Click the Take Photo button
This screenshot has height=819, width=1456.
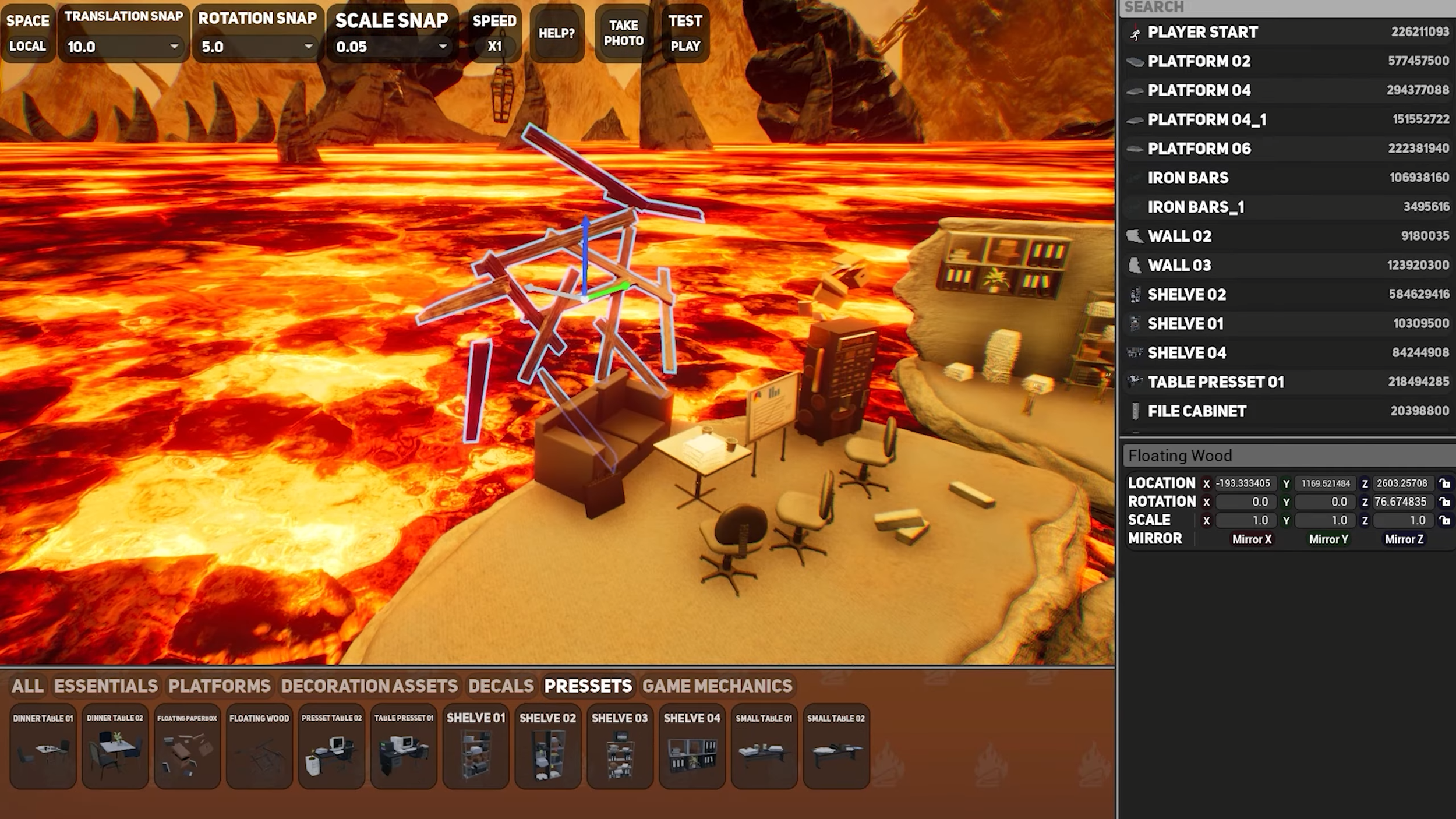tap(623, 33)
